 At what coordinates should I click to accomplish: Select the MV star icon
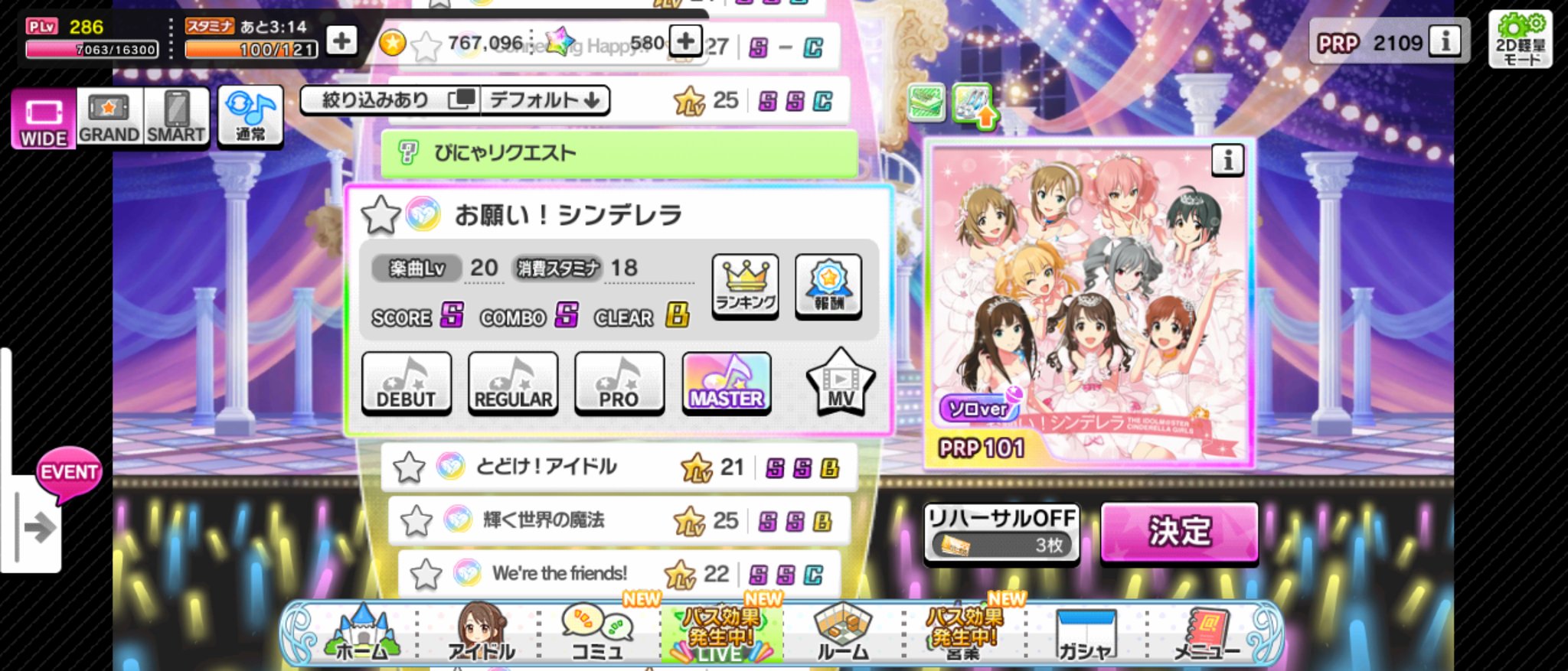[840, 382]
